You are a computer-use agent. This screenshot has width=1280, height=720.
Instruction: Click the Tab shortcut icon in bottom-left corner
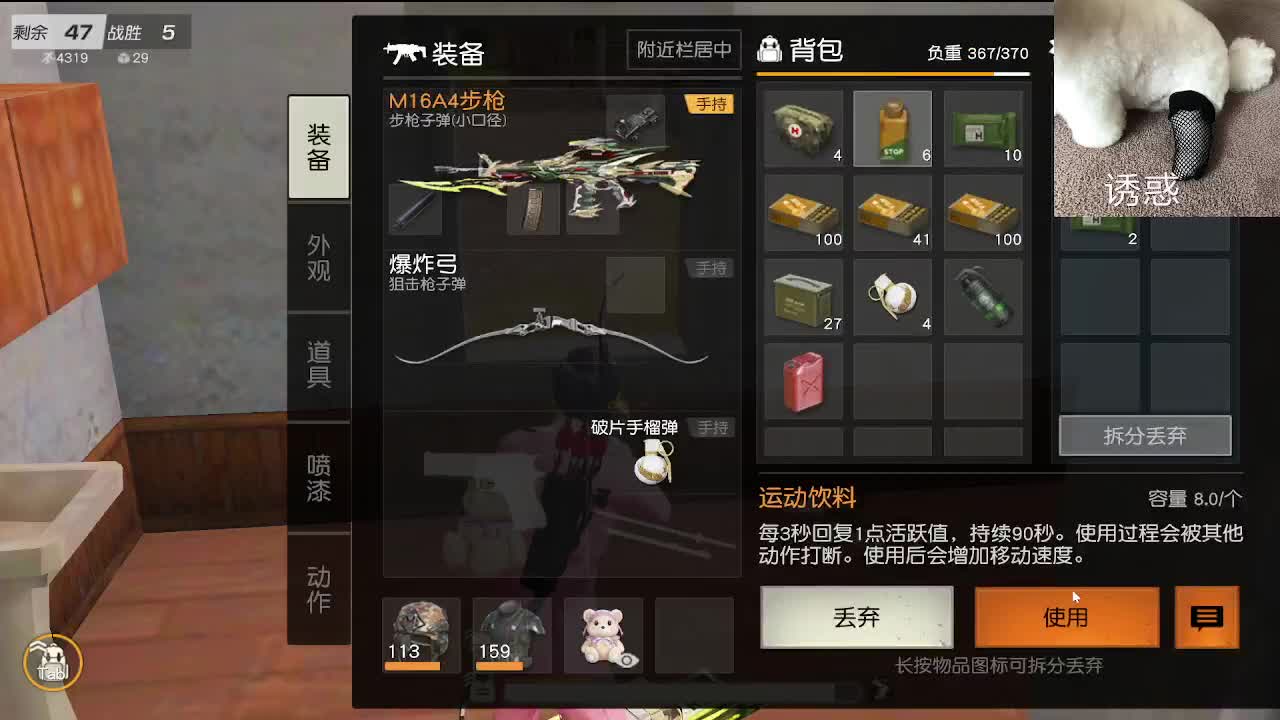pos(52,663)
